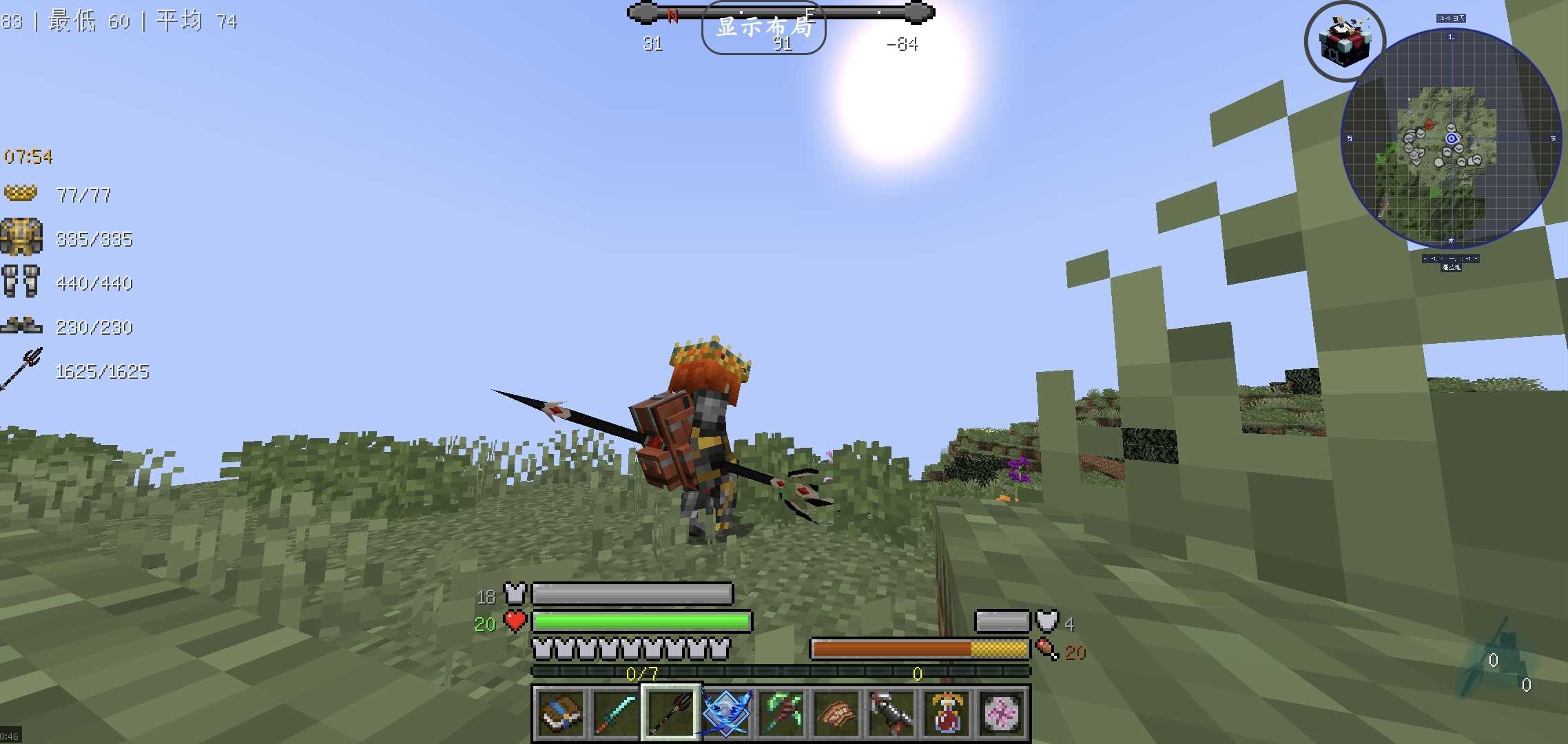Select the black trident hotbar slot
Screen dimensions: 1568x744
(x=670, y=713)
